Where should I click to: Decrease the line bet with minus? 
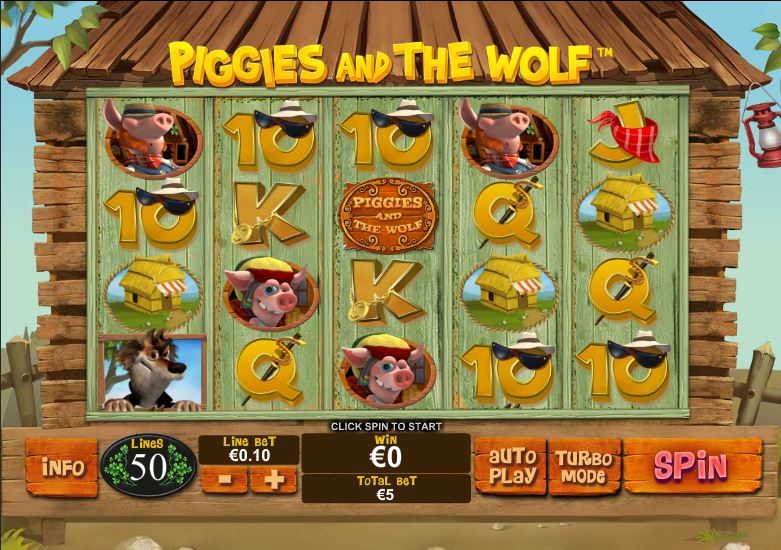(224, 480)
